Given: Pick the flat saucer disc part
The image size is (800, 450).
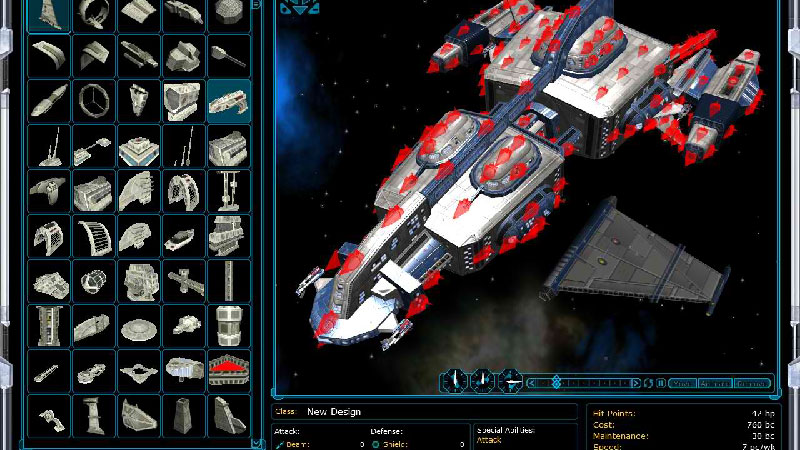Looking at the screenshot, I should click(x=139, y=325).
